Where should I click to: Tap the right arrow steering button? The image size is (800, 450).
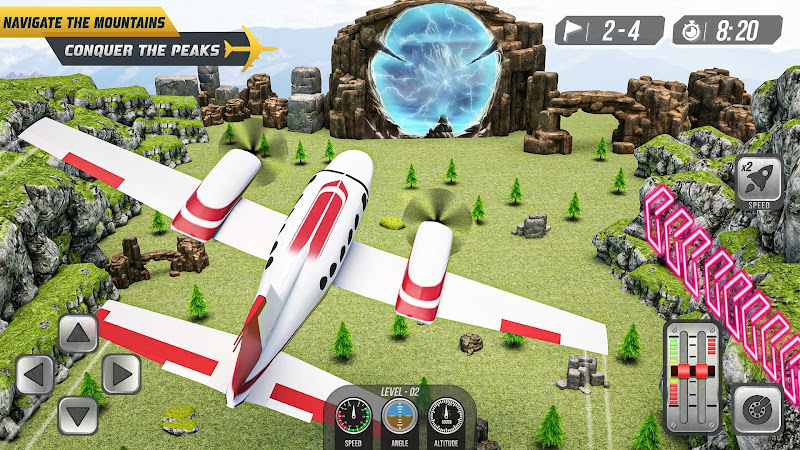click(x=119, y=375)
